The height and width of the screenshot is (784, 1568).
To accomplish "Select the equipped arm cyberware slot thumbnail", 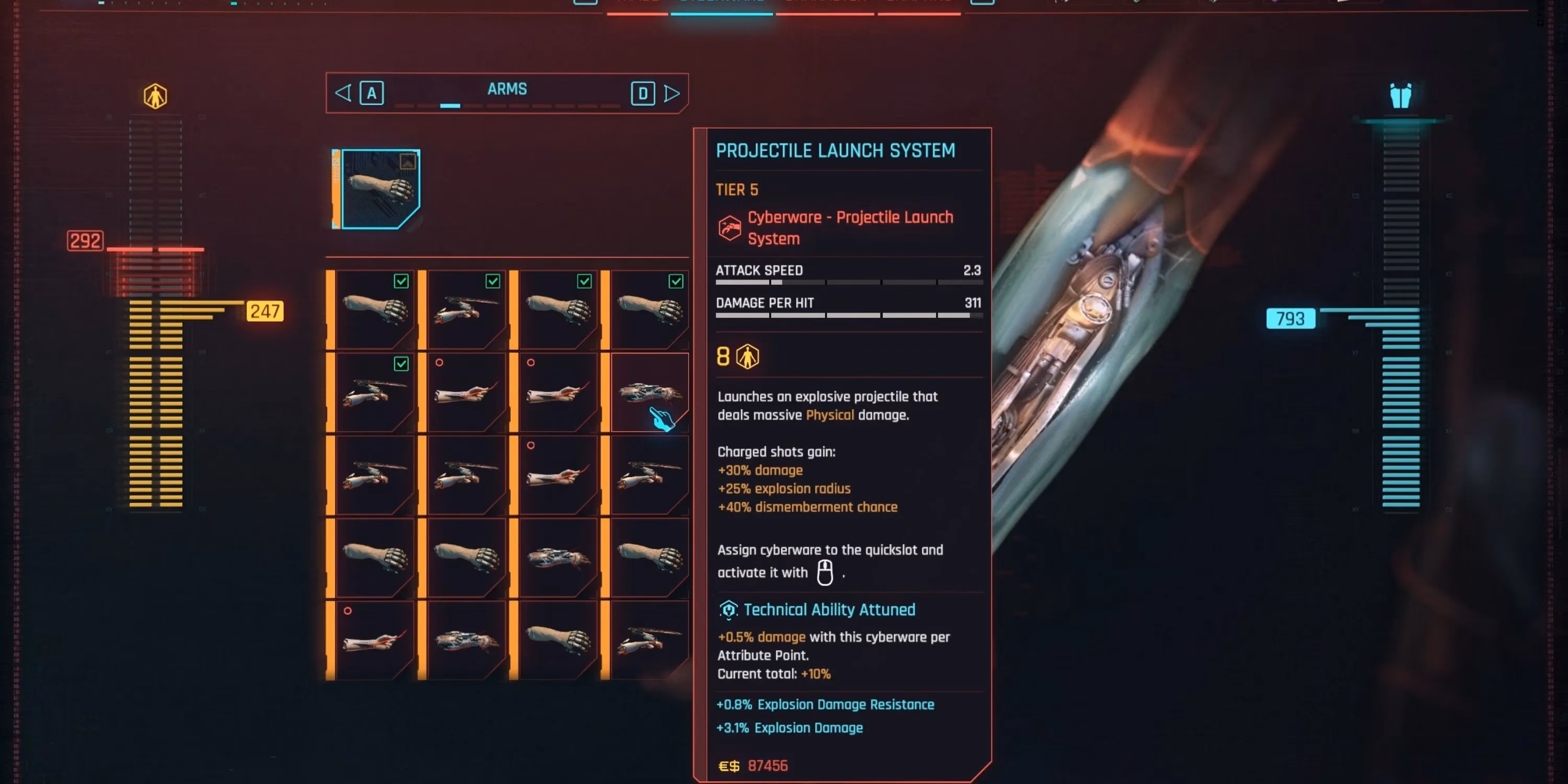I will click(377, 189).
